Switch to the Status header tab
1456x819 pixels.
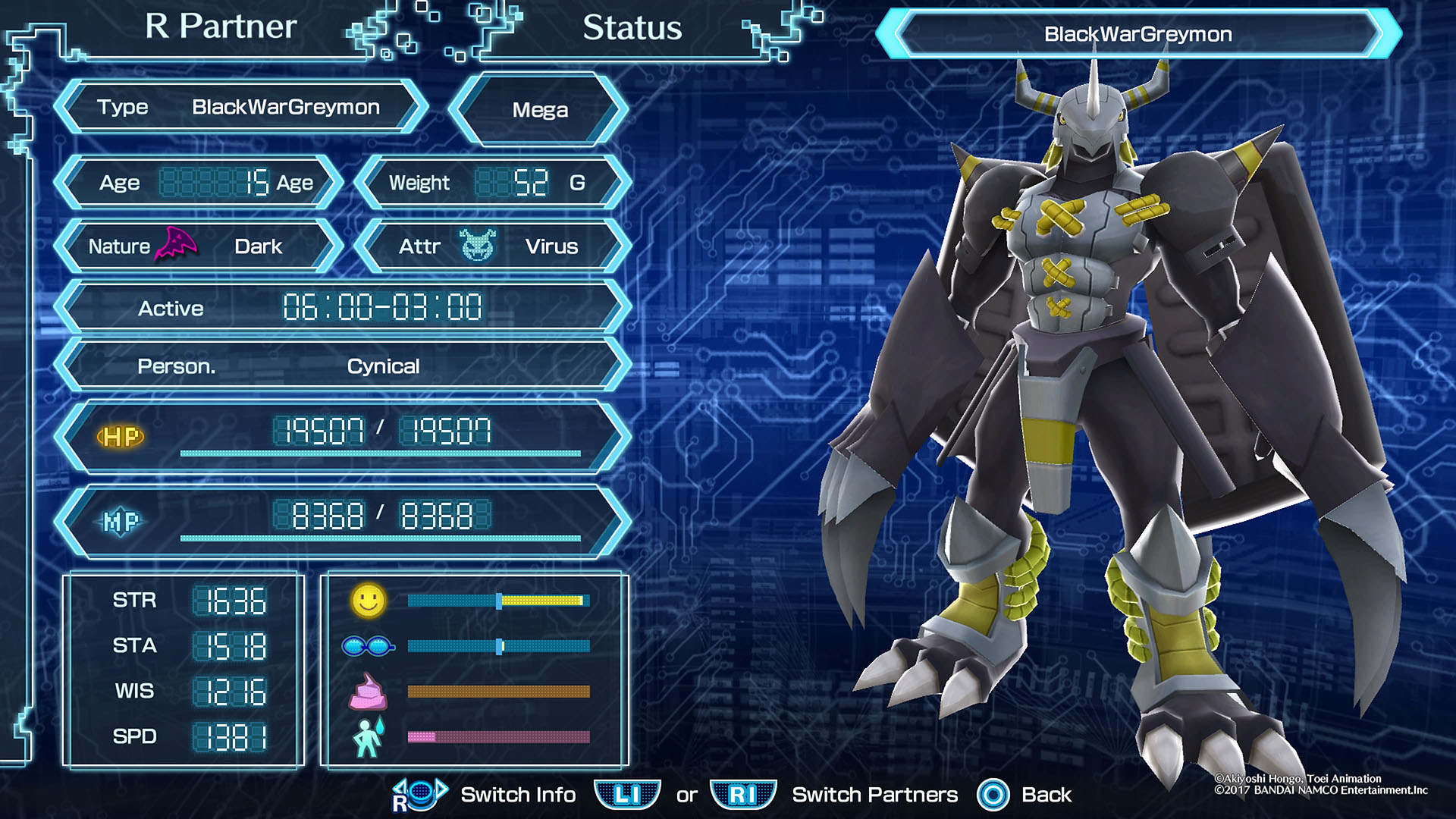click(632, 28)
